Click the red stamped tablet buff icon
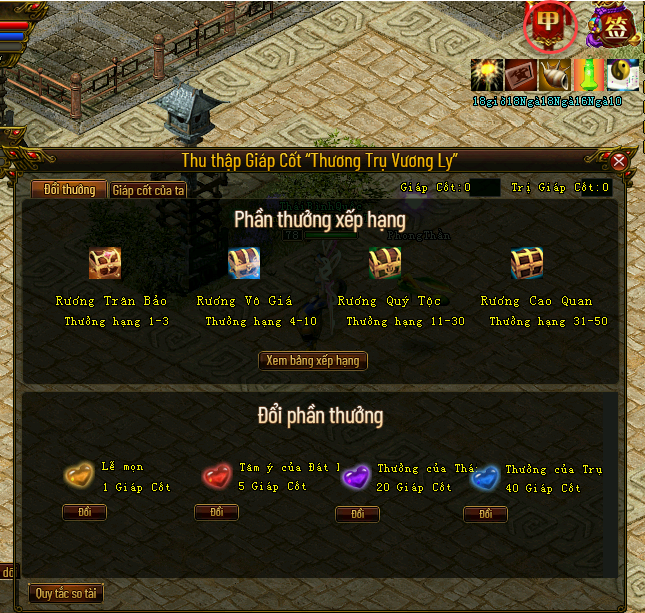 tap(521, 76)
